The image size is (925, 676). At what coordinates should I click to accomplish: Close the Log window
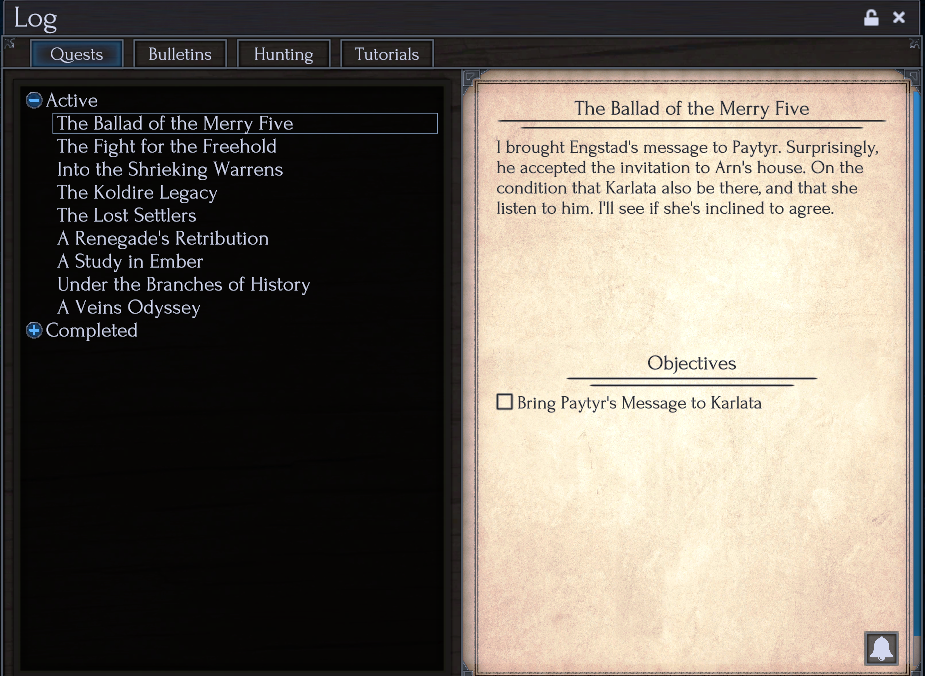click(899, 17)
